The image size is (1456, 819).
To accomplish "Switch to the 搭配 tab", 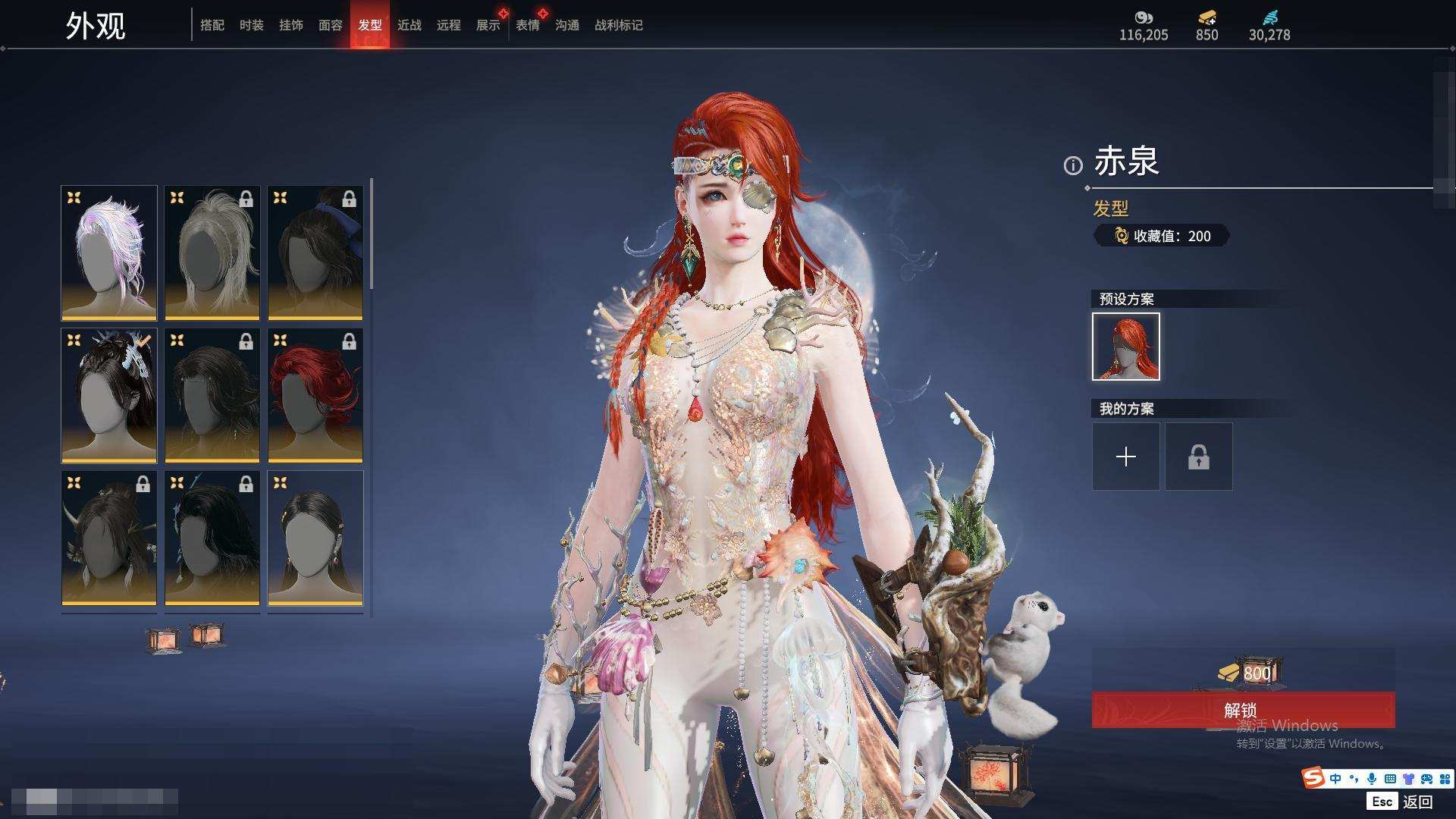I will [x=212, y=25].
